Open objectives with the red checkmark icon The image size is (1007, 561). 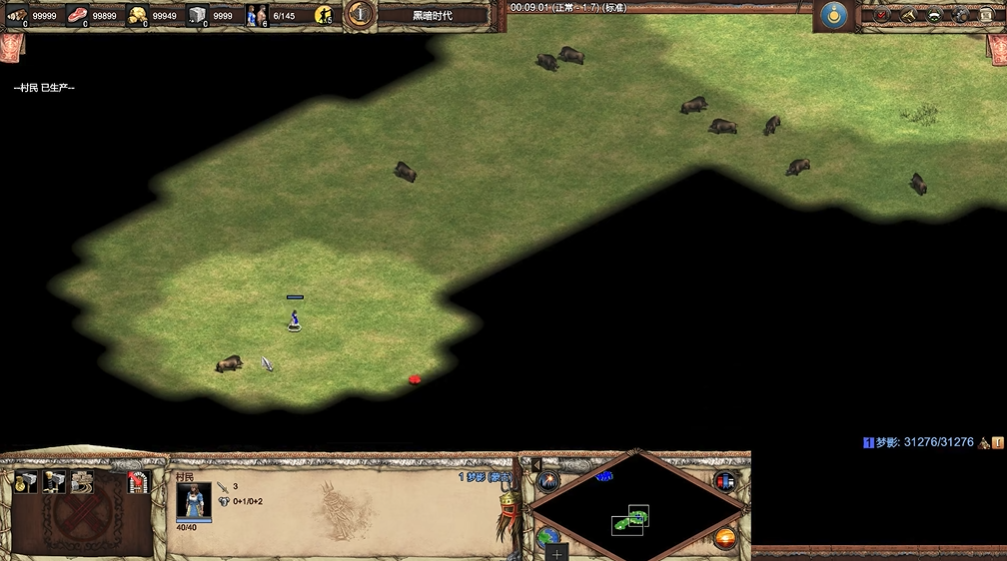(882, 15)
